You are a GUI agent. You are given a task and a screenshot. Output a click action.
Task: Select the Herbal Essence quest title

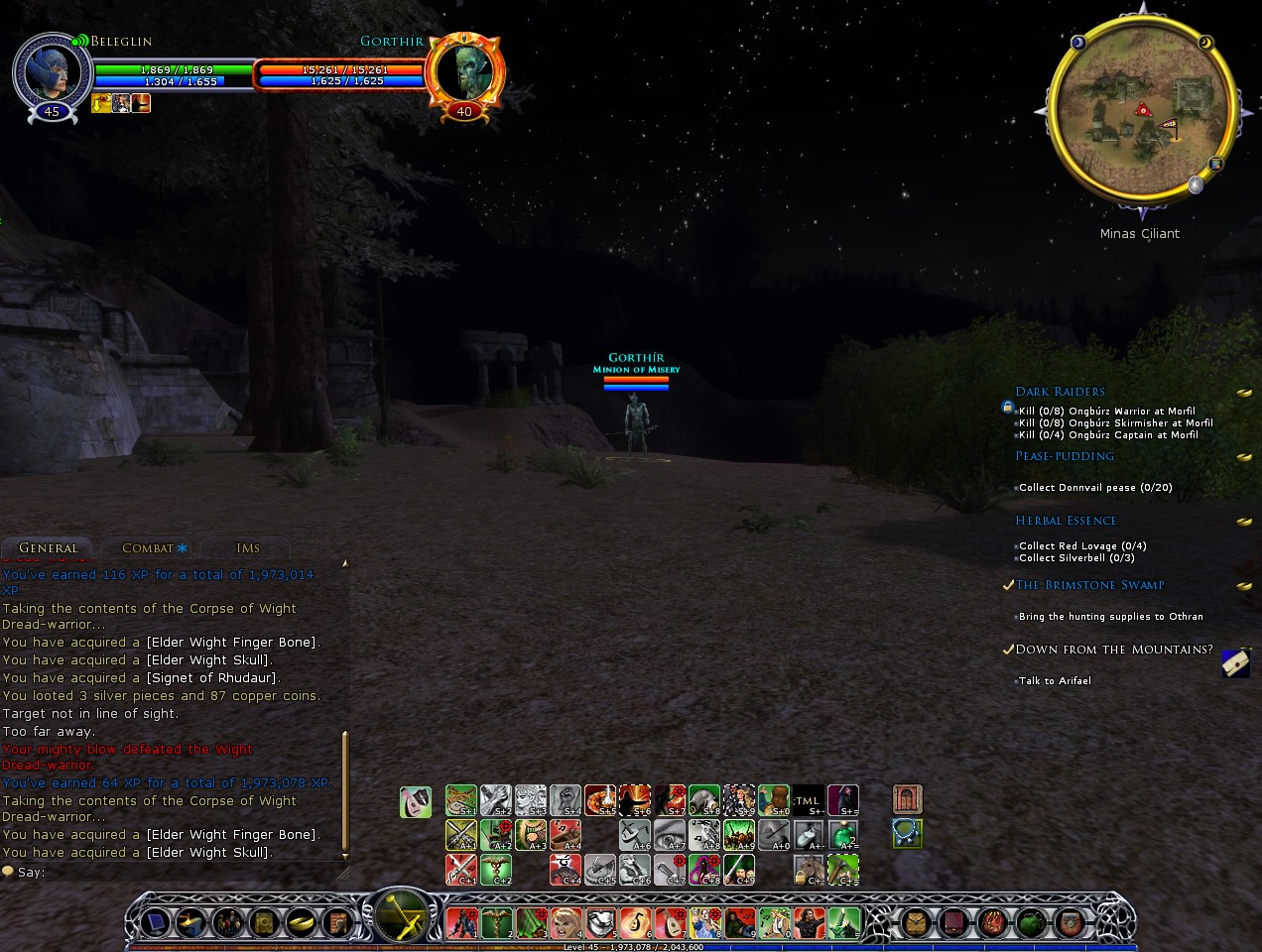pos(1066,521)
